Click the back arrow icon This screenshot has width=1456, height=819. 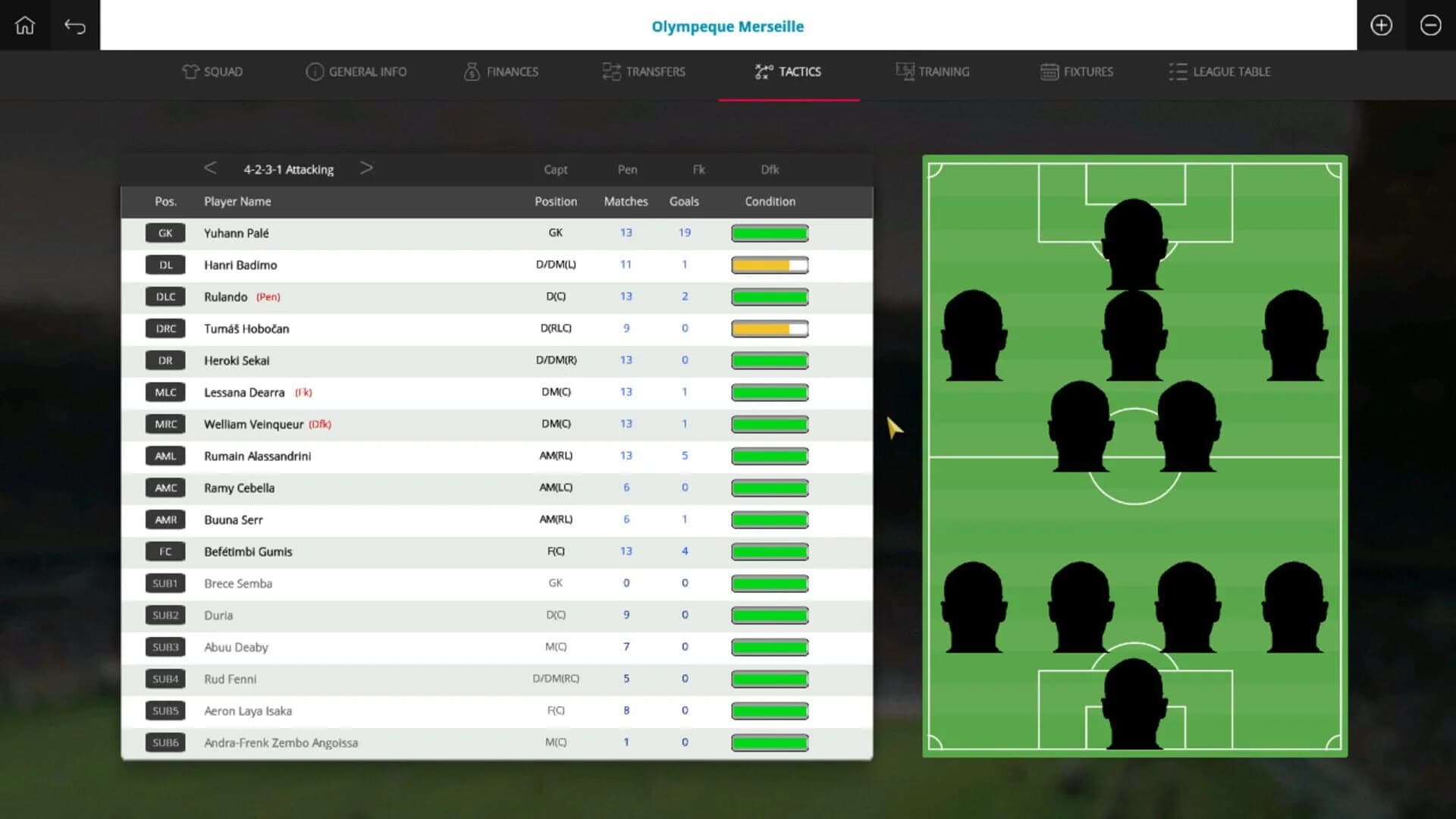point(75,25)
